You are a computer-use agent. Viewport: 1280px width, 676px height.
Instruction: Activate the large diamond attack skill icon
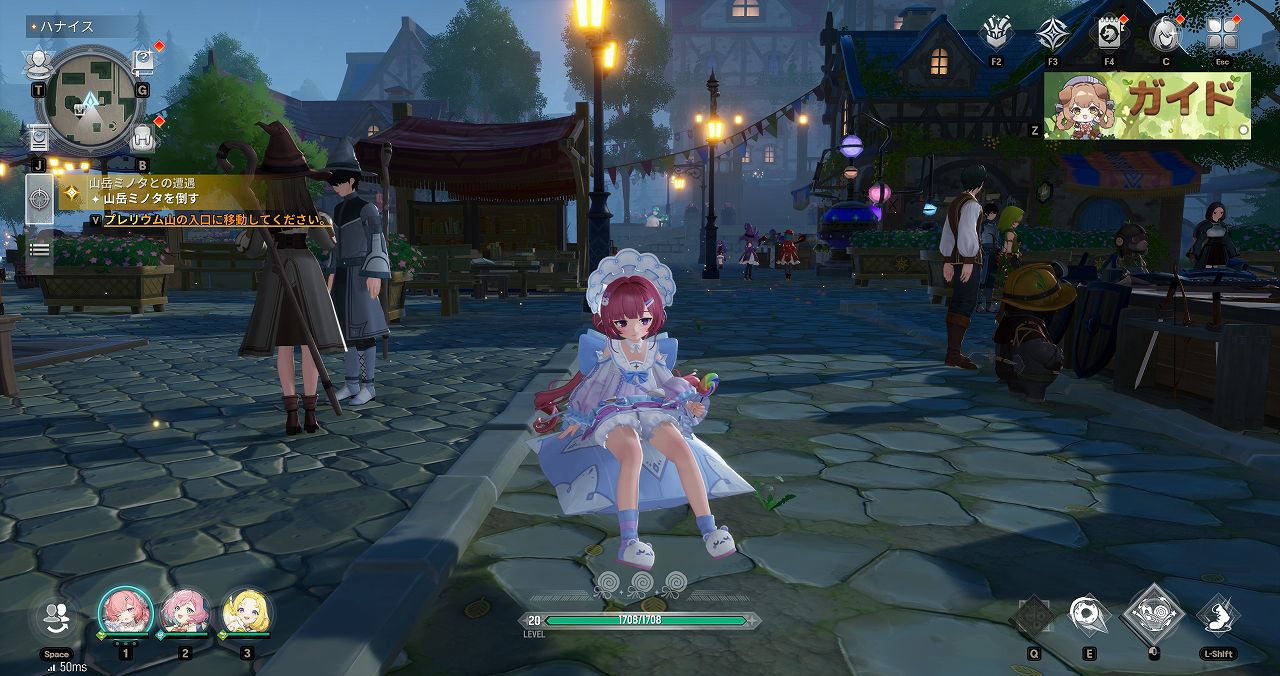[1153, 614]
